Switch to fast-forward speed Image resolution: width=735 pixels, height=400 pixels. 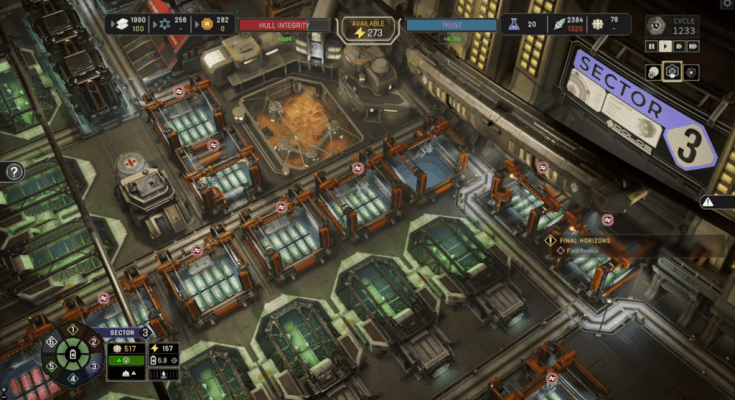679,46
